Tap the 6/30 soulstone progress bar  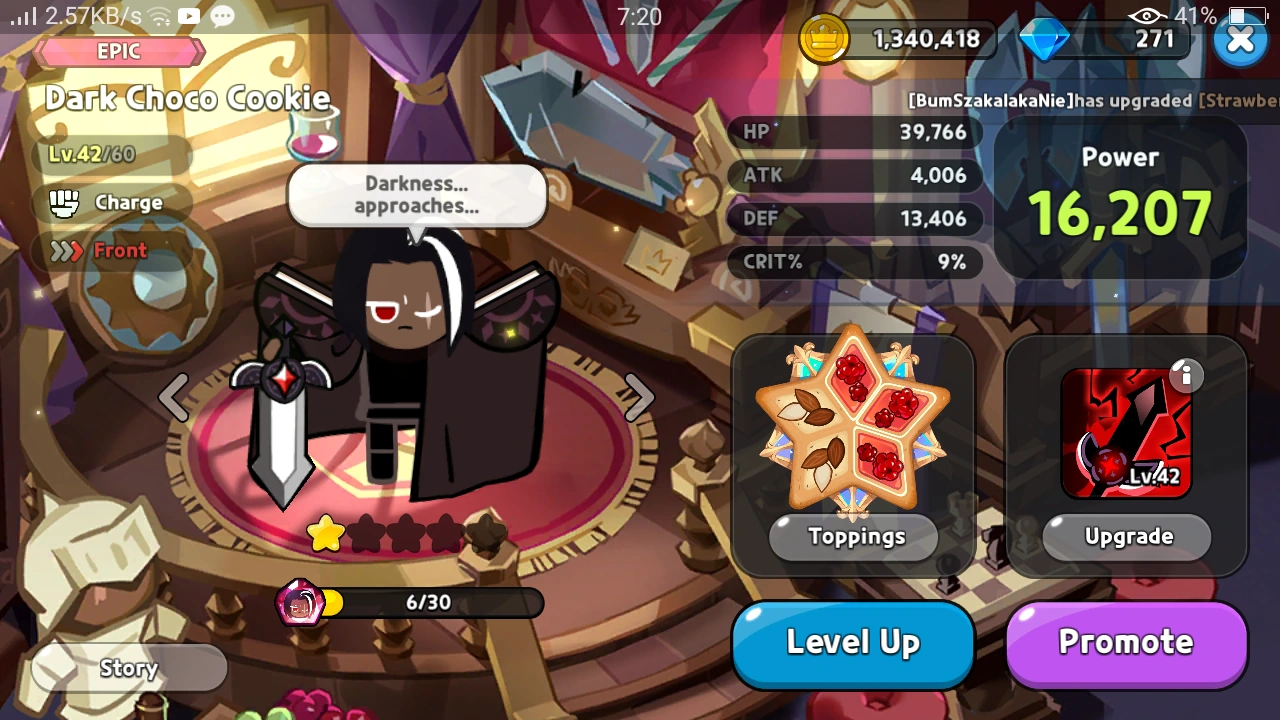pos(430,603)
